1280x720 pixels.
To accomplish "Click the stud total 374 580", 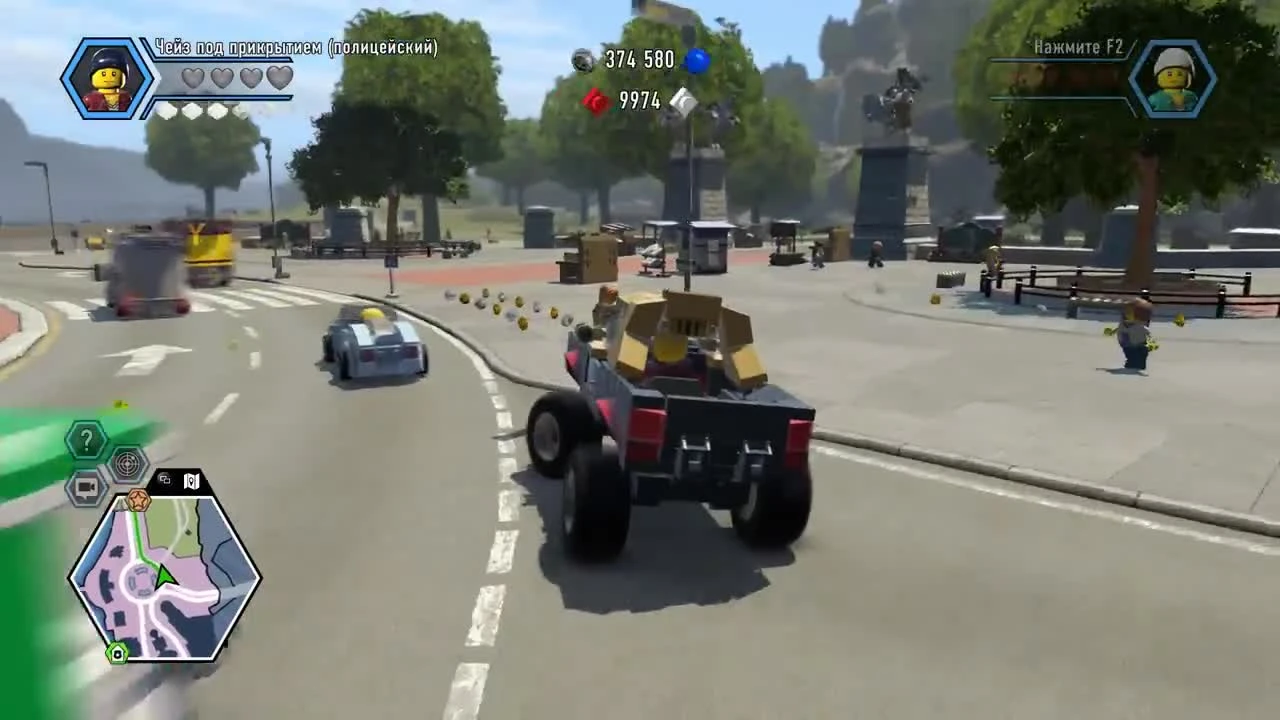I will point(636,60).
